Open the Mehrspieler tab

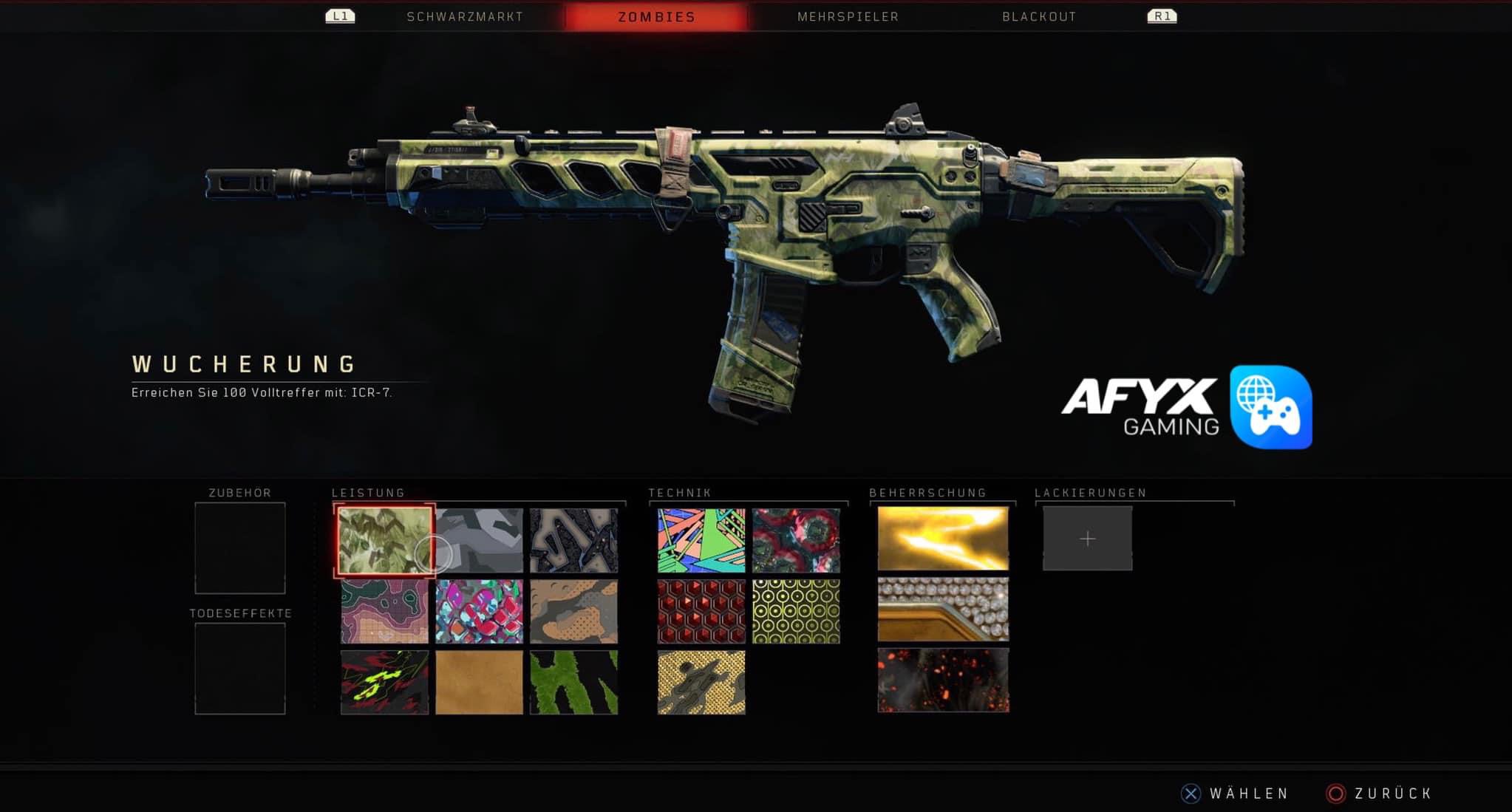tap(848, 16)
